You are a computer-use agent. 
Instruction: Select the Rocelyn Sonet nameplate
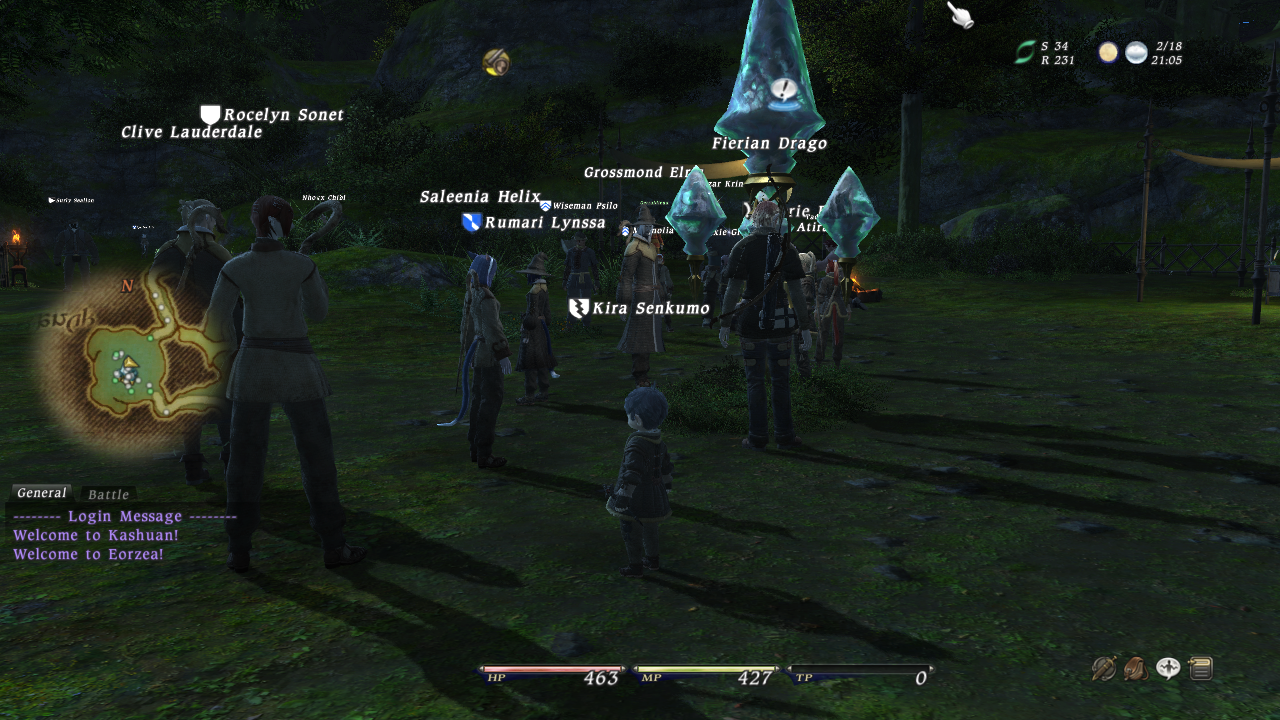pos(283,115)
